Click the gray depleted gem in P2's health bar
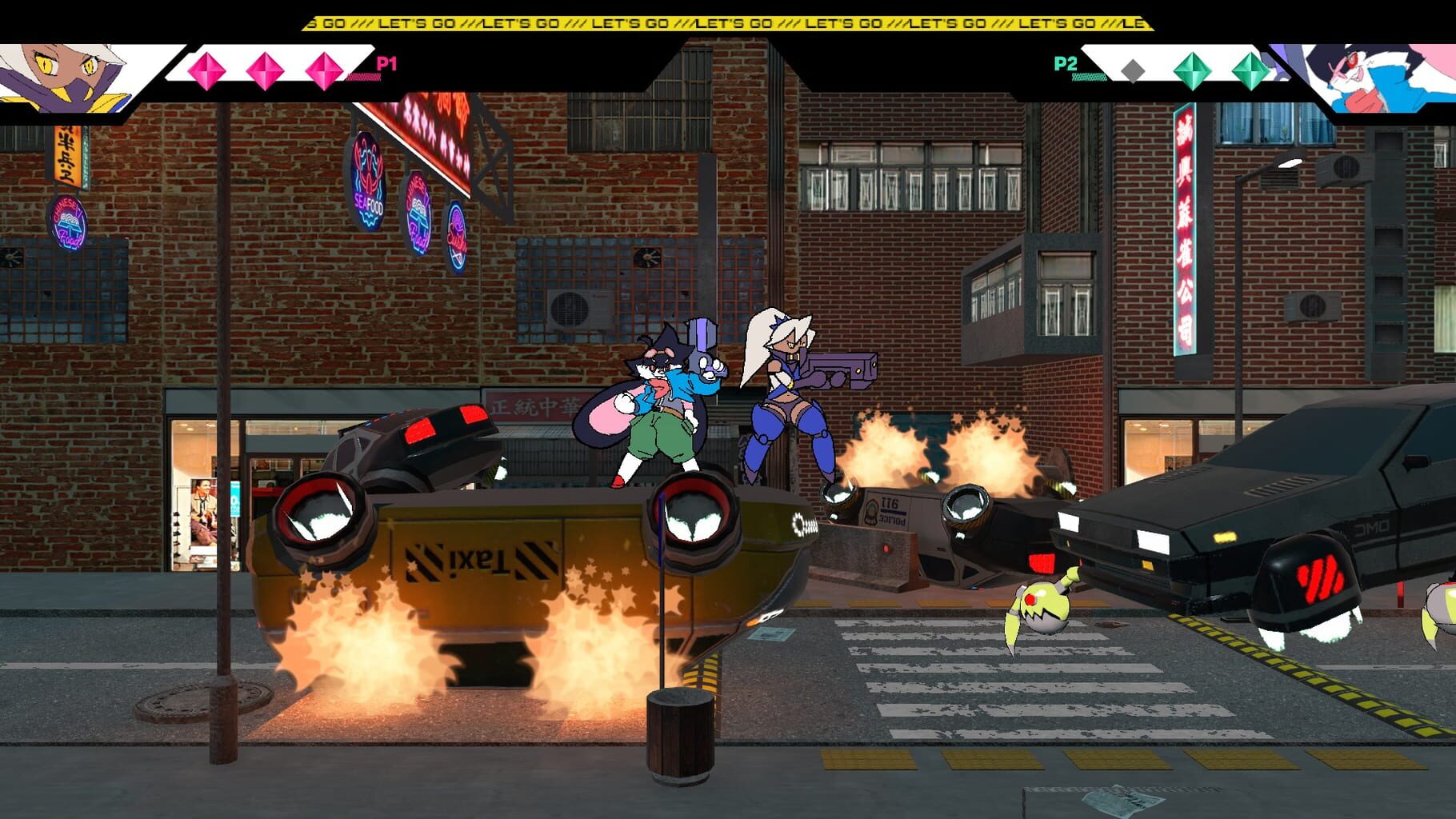The width and height of the screenshot is (1456, 819). [1133, 70]
